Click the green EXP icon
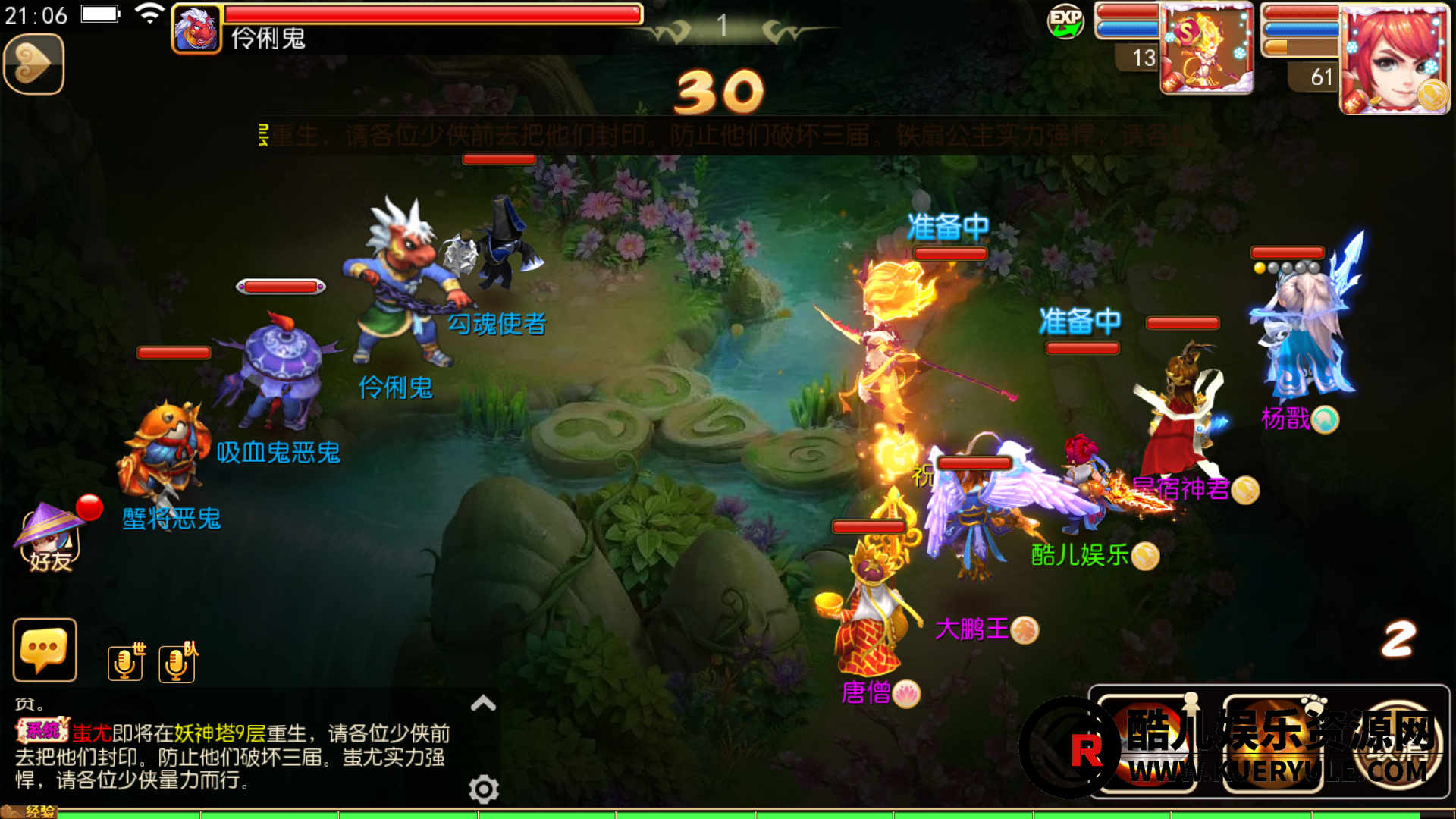The width and height of the screenshot is (1456, 819). [1065, 21]
